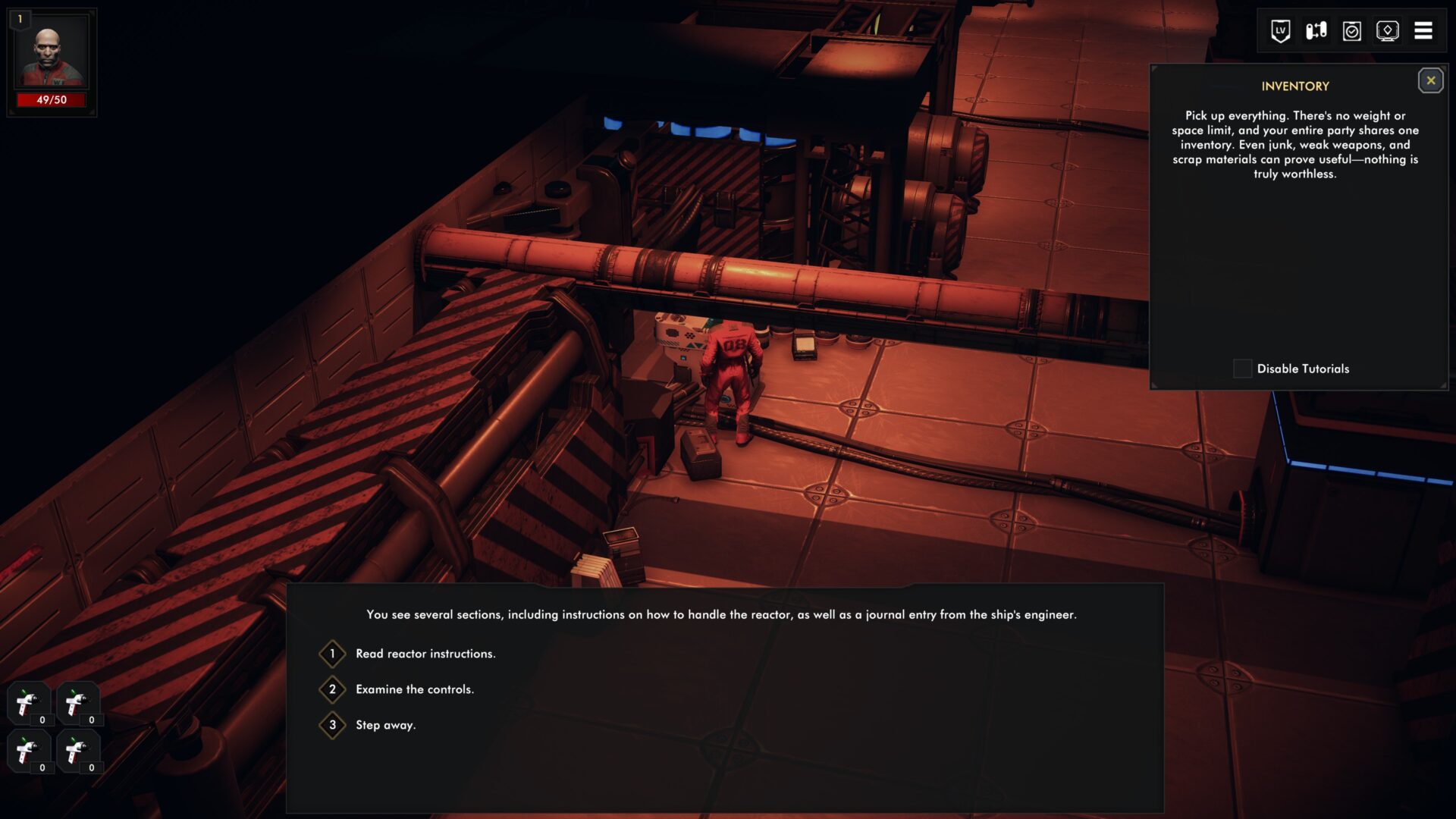
Task: Select the bald character portrait
Action: tap(52, 55)
